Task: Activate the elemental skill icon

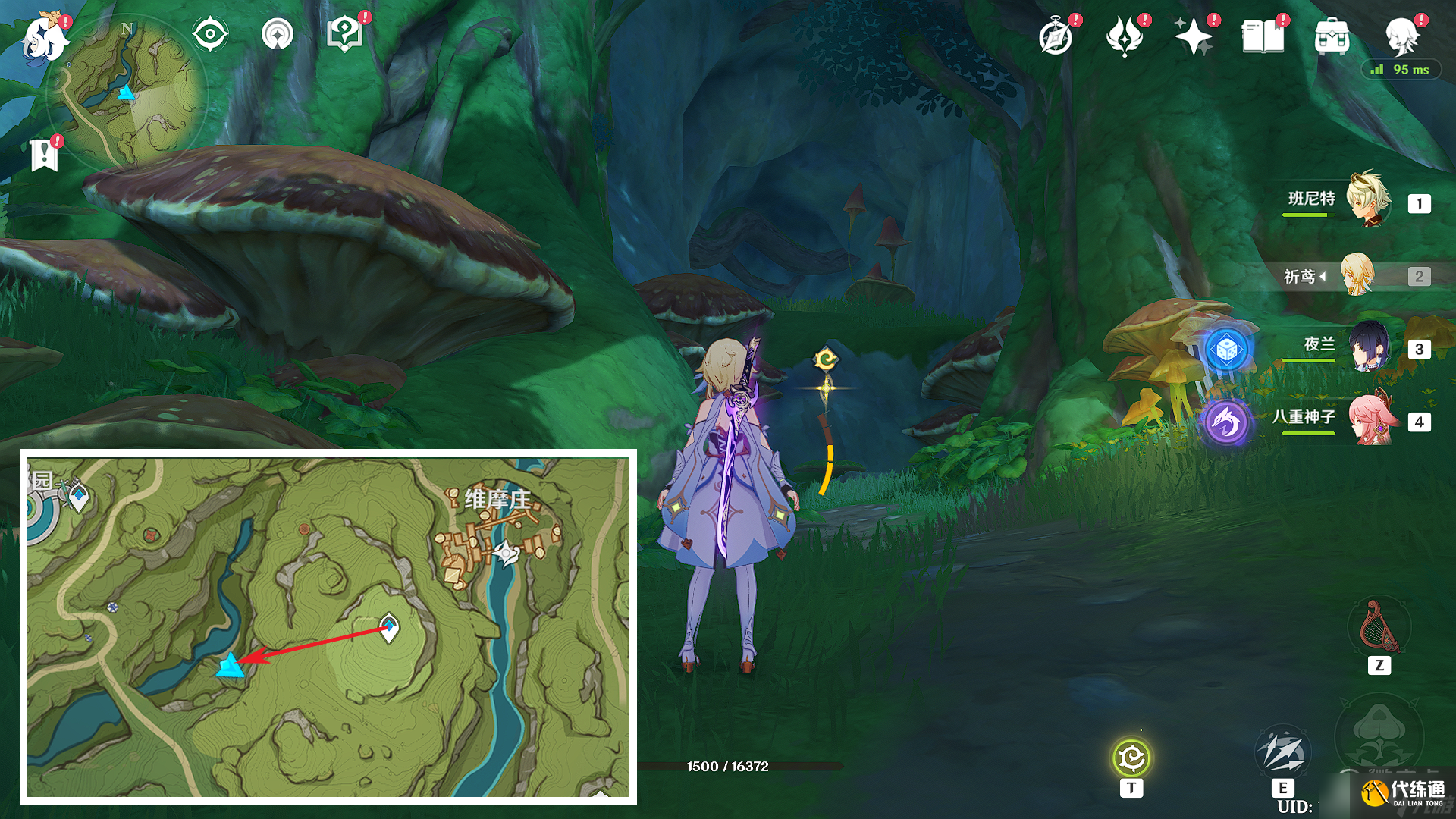Action: pyautogui.click(x=1282, y=752)
